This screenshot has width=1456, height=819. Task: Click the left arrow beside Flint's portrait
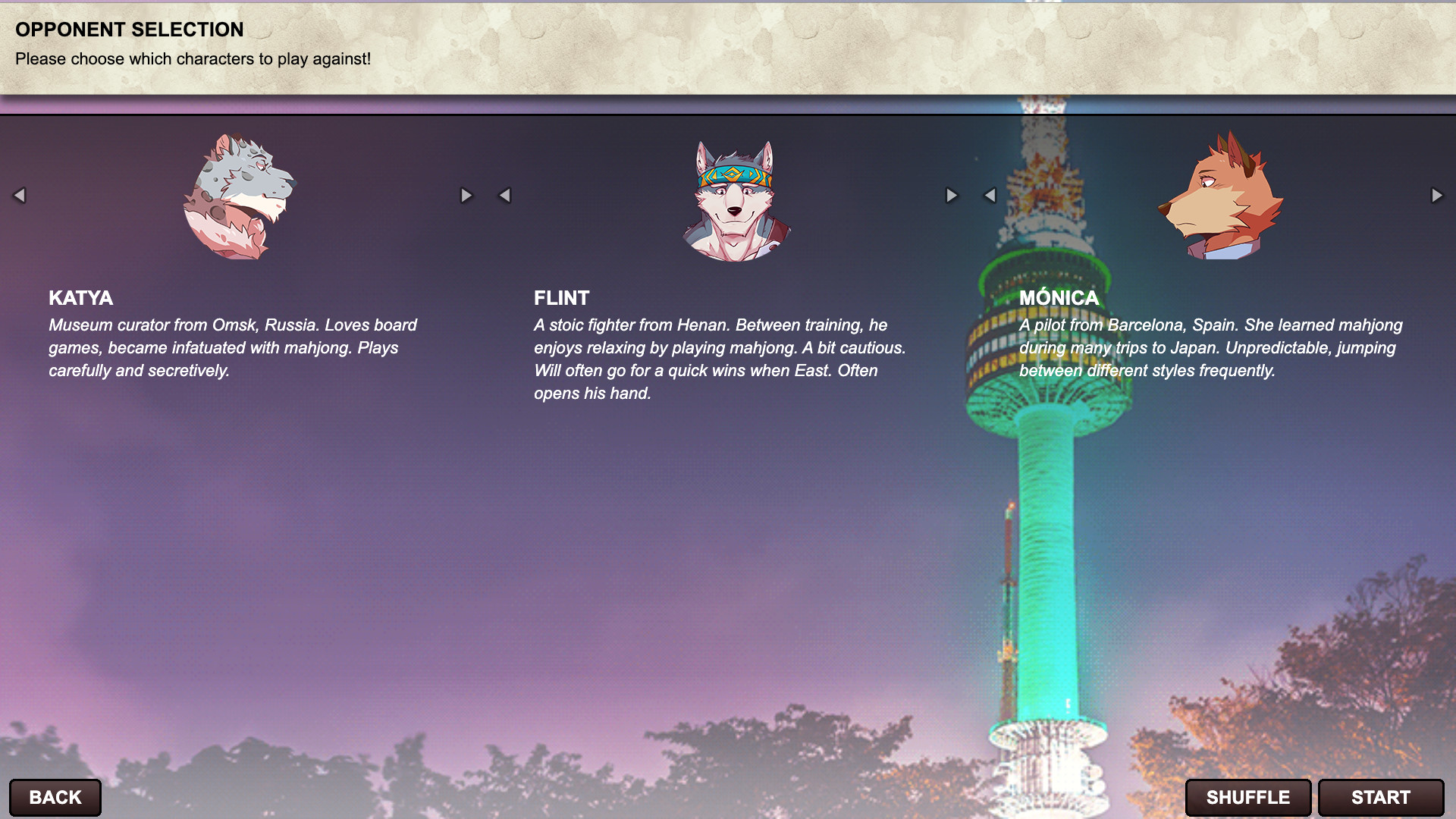coord(505,195)
